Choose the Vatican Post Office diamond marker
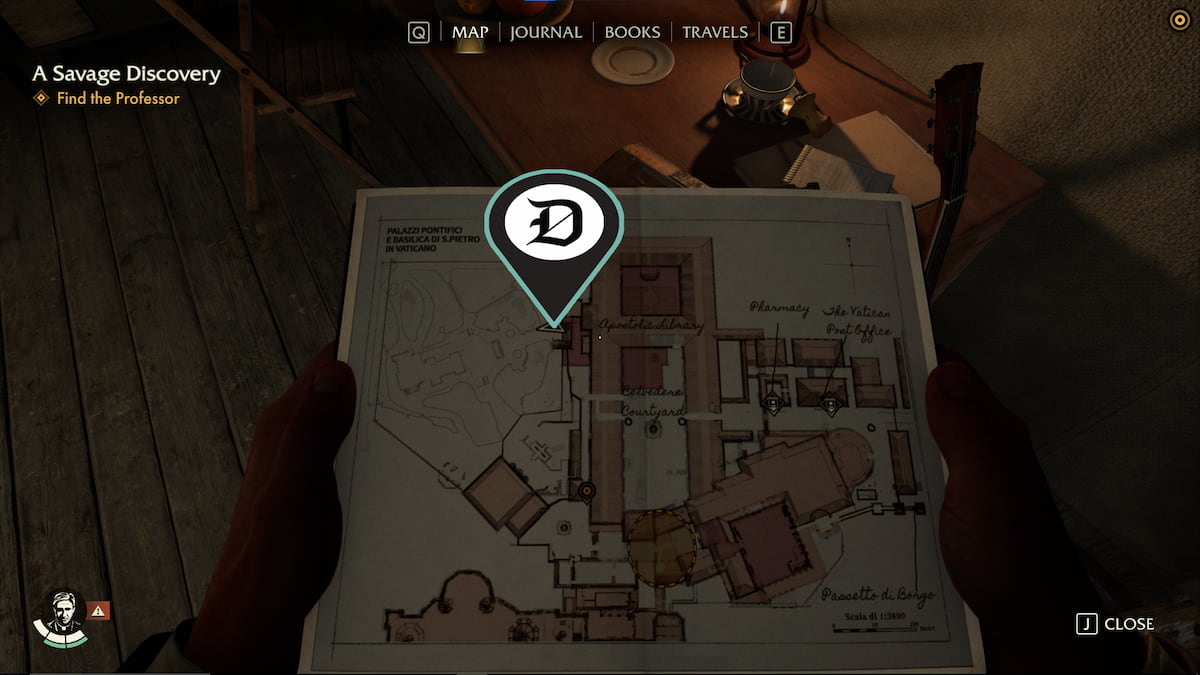The image size is (1200, 675). 830,405
